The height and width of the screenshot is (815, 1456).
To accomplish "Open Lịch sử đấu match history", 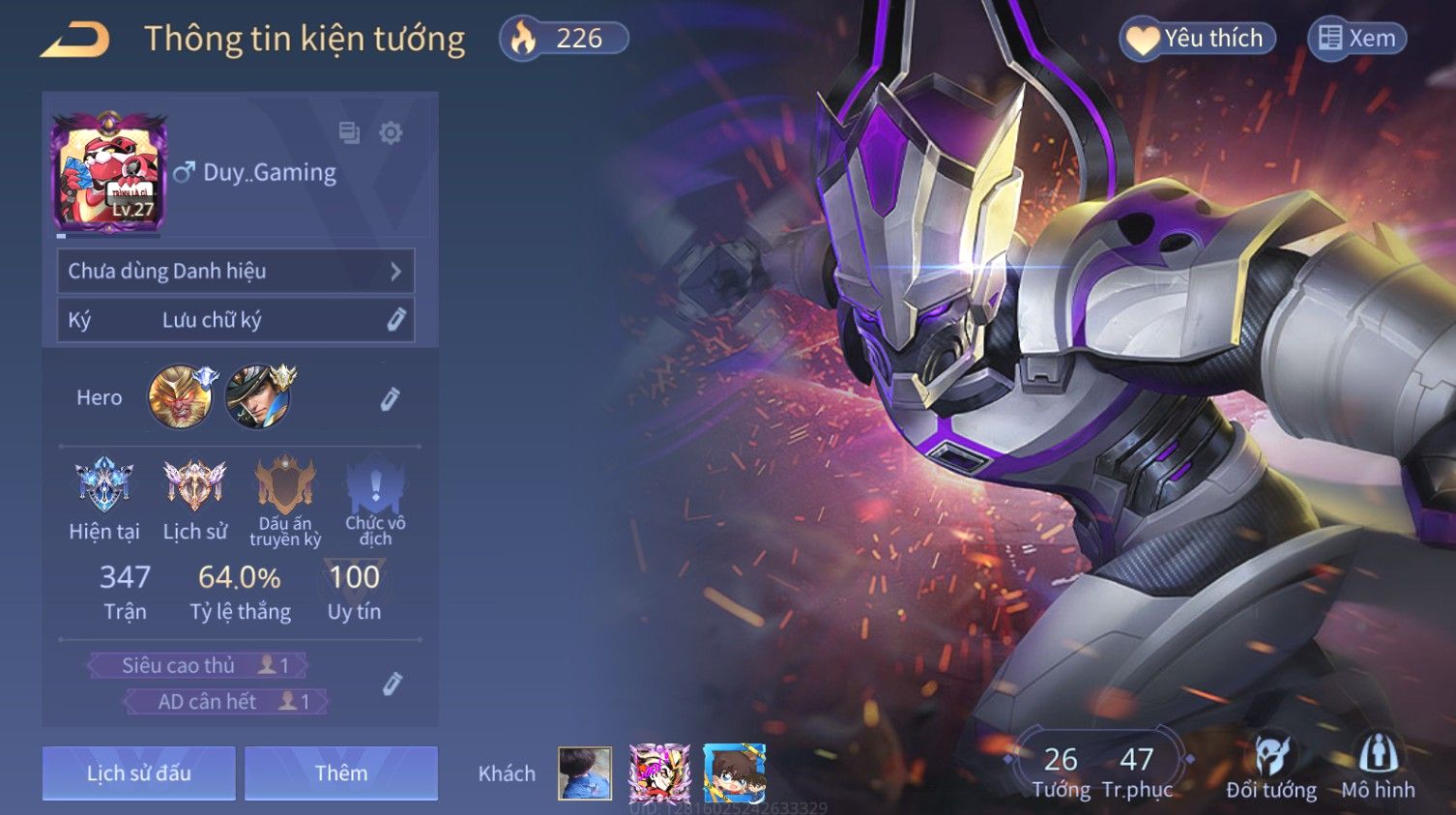I will coord(138,773).
